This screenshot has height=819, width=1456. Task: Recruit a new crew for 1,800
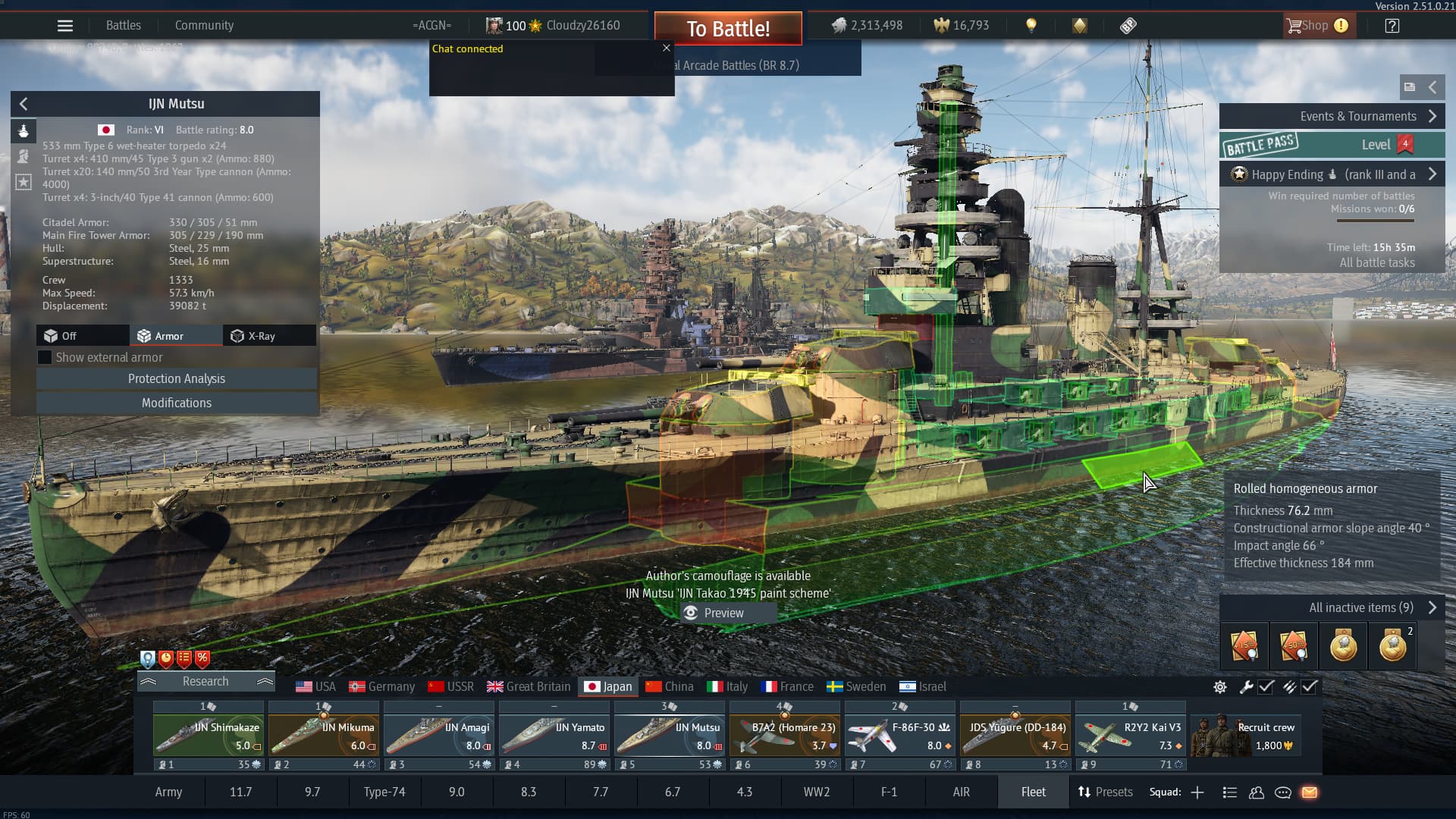(x=1246, y=736)
